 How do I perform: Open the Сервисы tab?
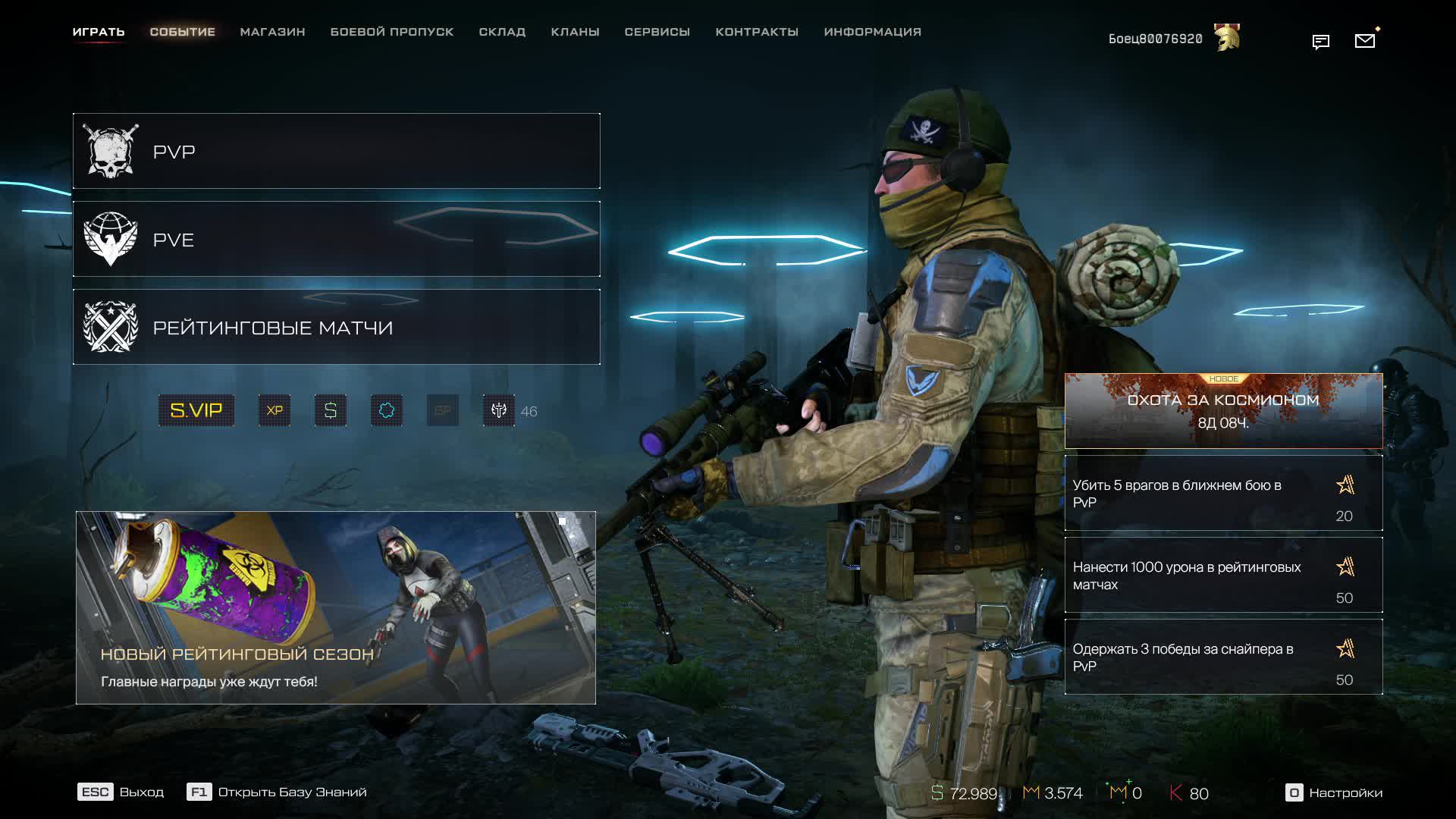[x=657, y=32]
